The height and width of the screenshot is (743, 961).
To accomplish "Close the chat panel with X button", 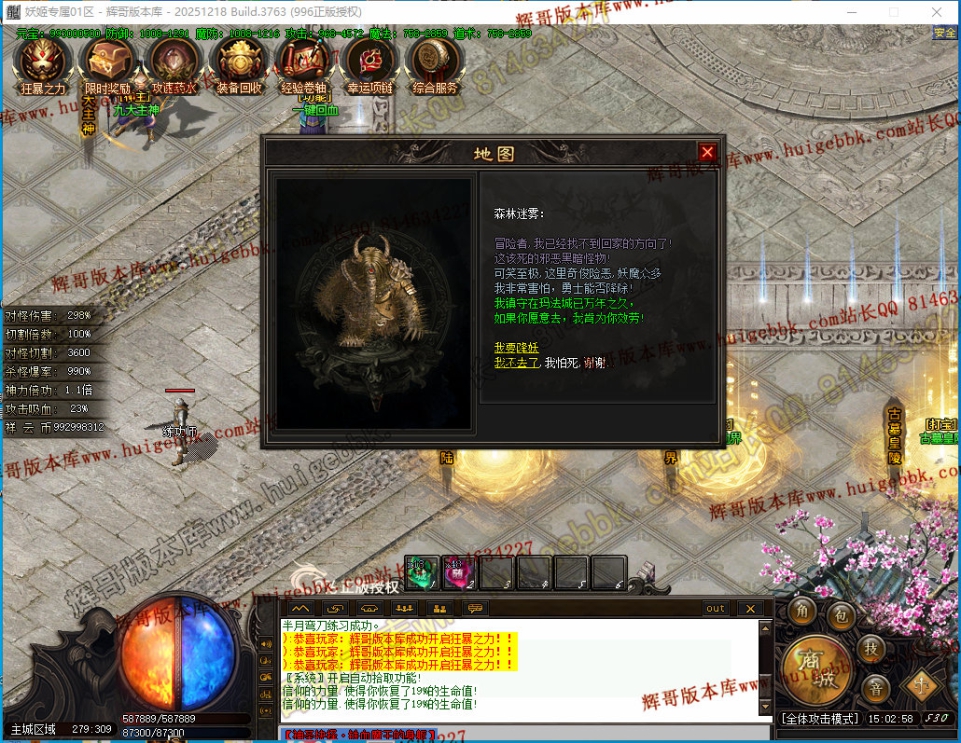I will (749, 608).
